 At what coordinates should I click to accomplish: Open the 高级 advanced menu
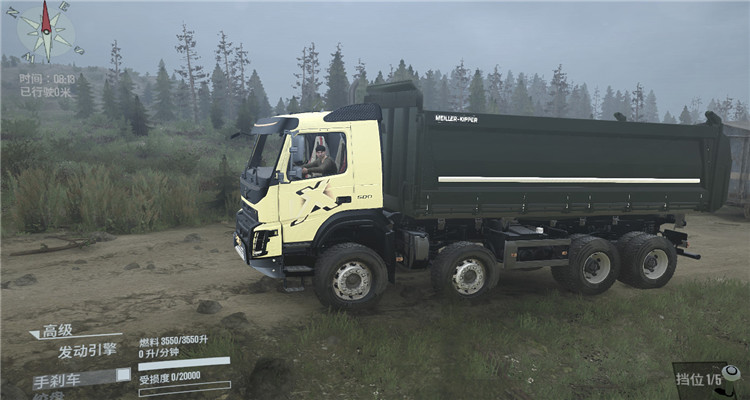pos(56,331)
